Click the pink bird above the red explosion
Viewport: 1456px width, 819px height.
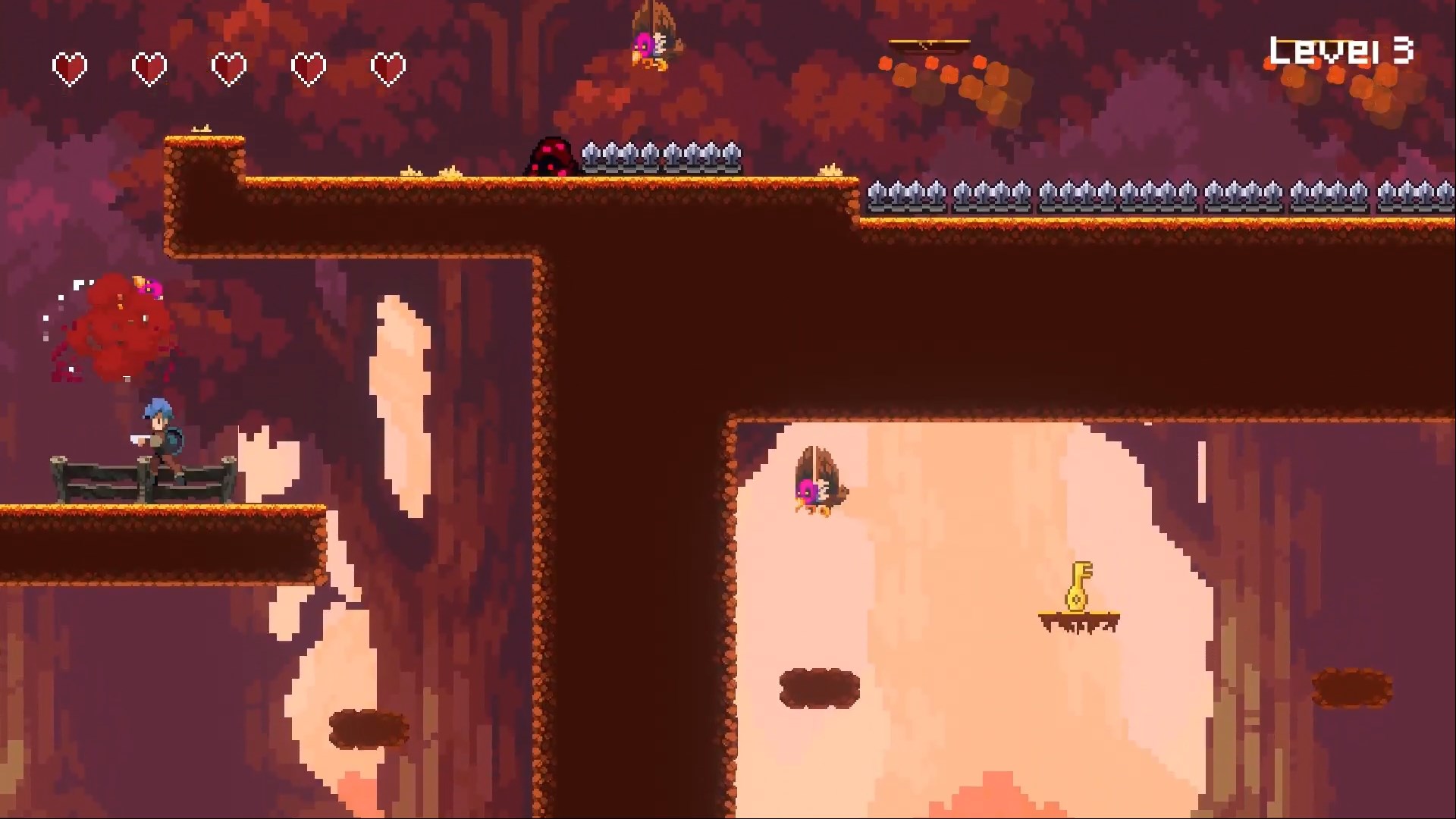click(149, 287)
